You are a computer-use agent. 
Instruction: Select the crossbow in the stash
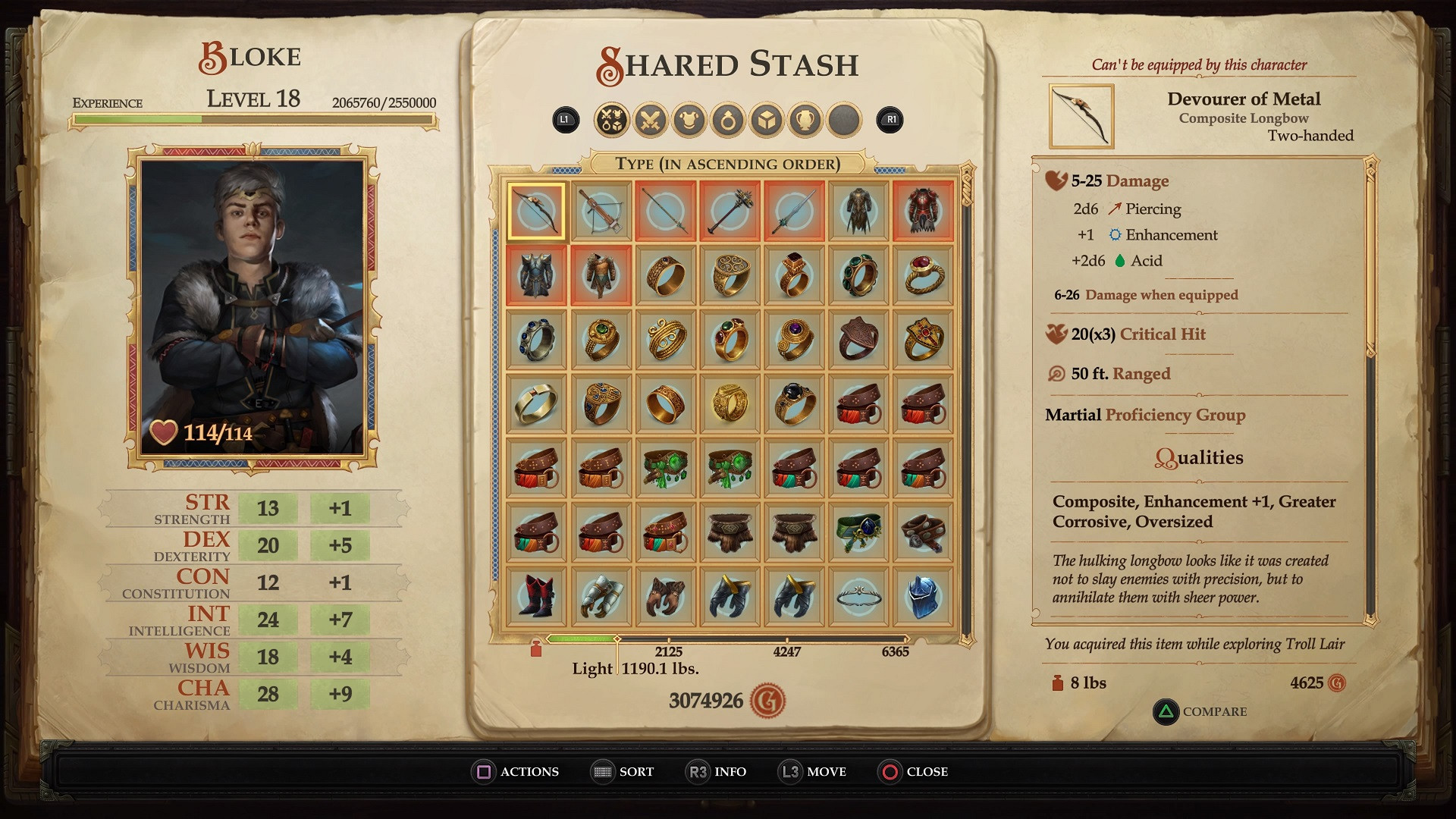[601, 211]
